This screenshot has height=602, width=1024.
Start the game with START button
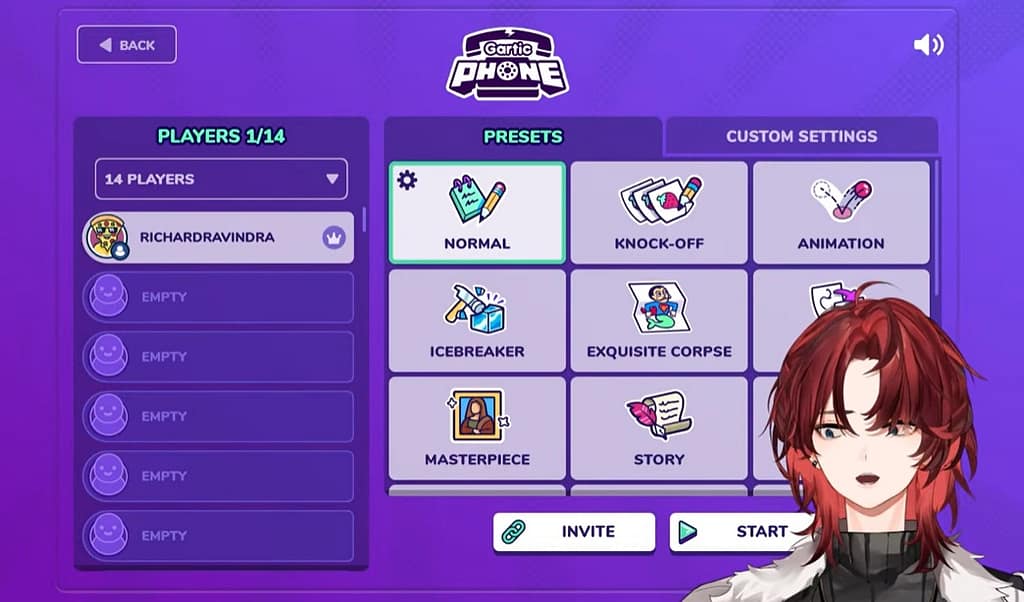735,532
